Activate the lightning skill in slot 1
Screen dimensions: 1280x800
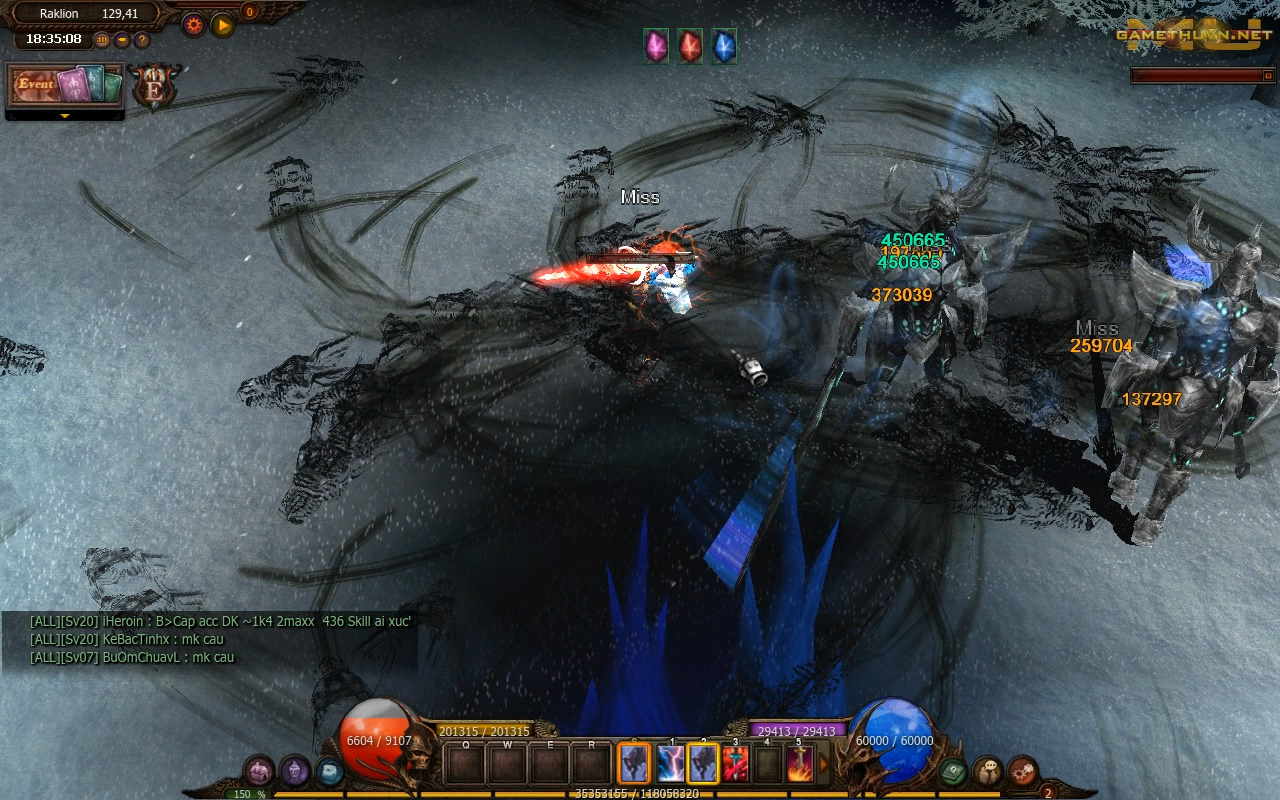[669, 765]
